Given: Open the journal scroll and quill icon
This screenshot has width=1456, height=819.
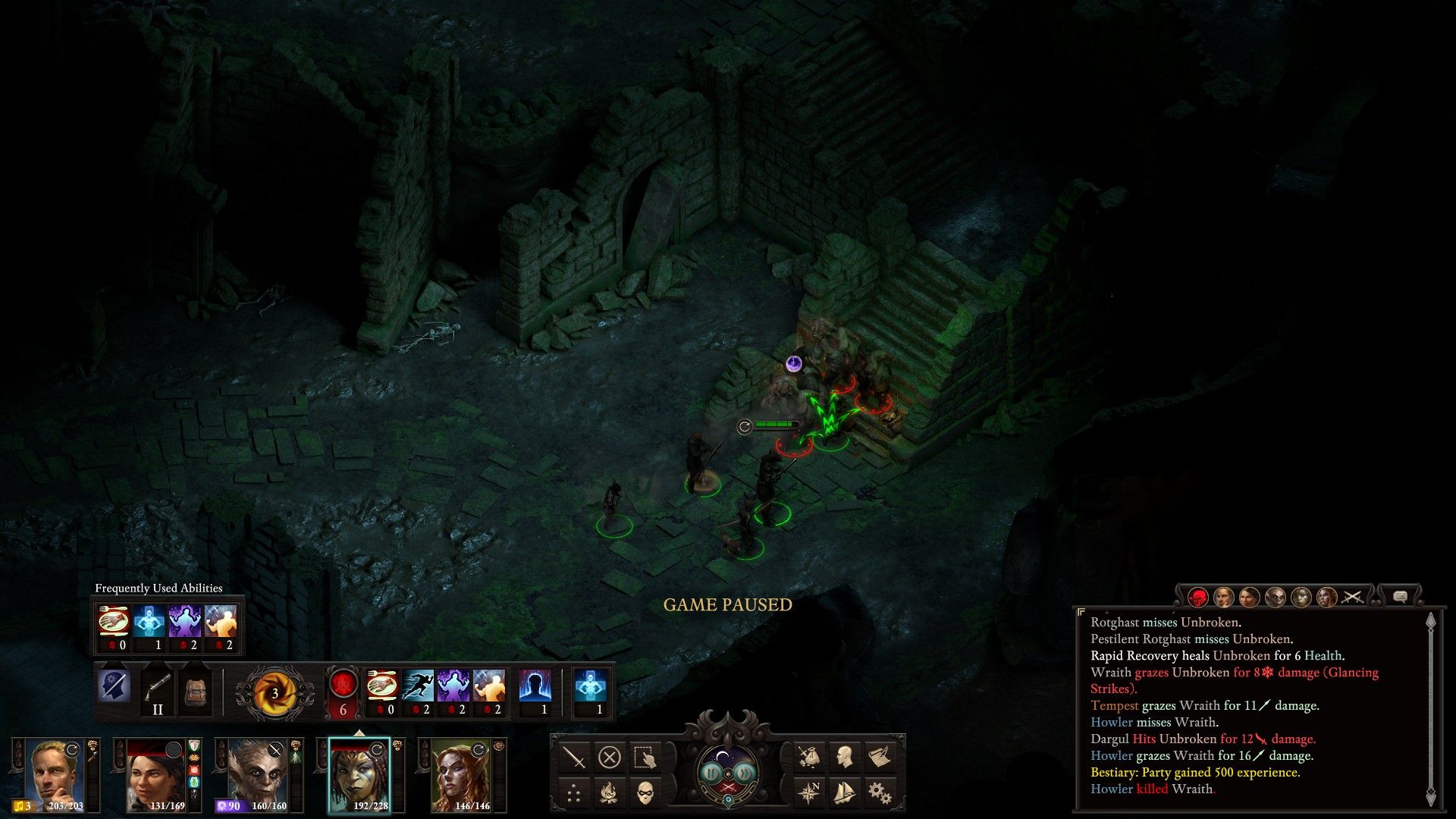Looking at the screenshot, I should [x=880, y=757].
